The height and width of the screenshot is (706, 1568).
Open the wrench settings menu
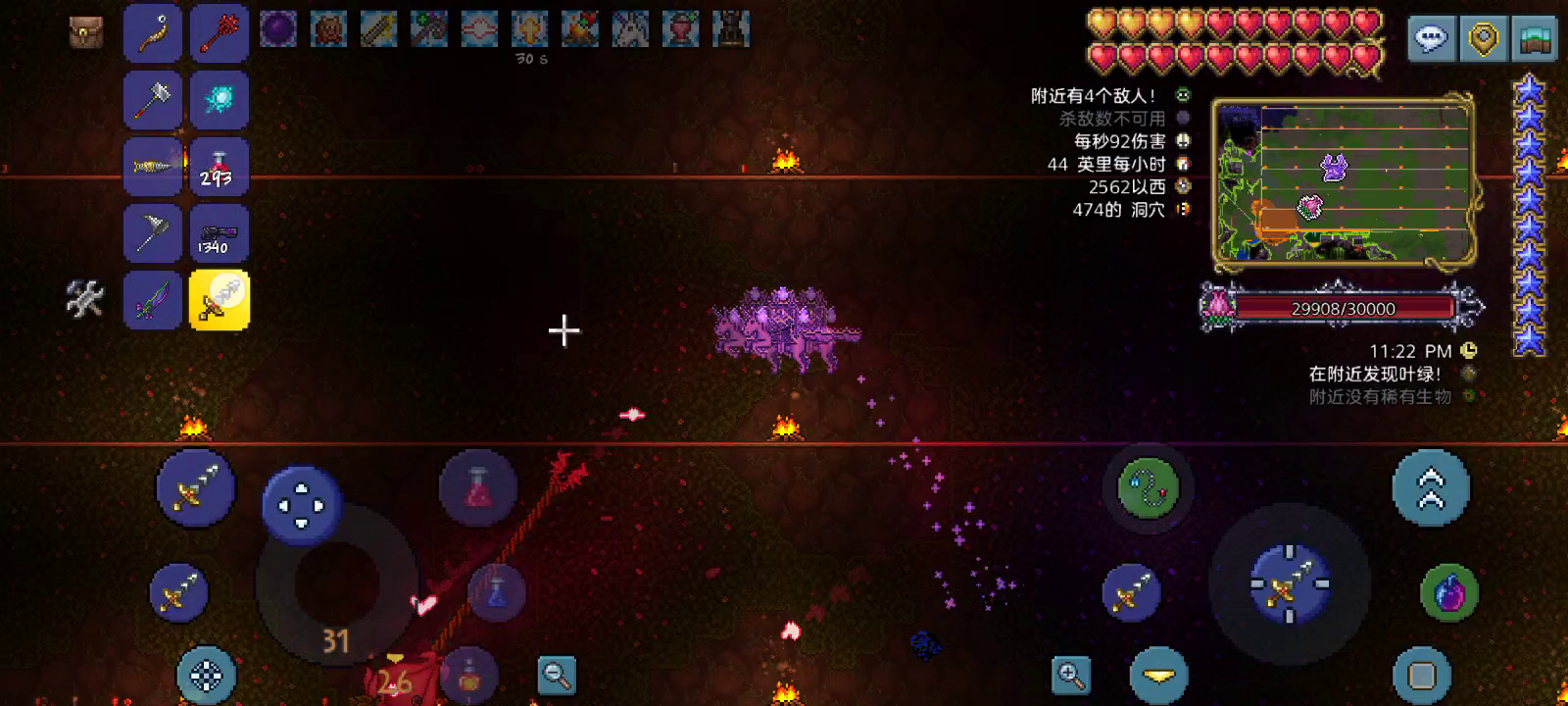point(85,298)
